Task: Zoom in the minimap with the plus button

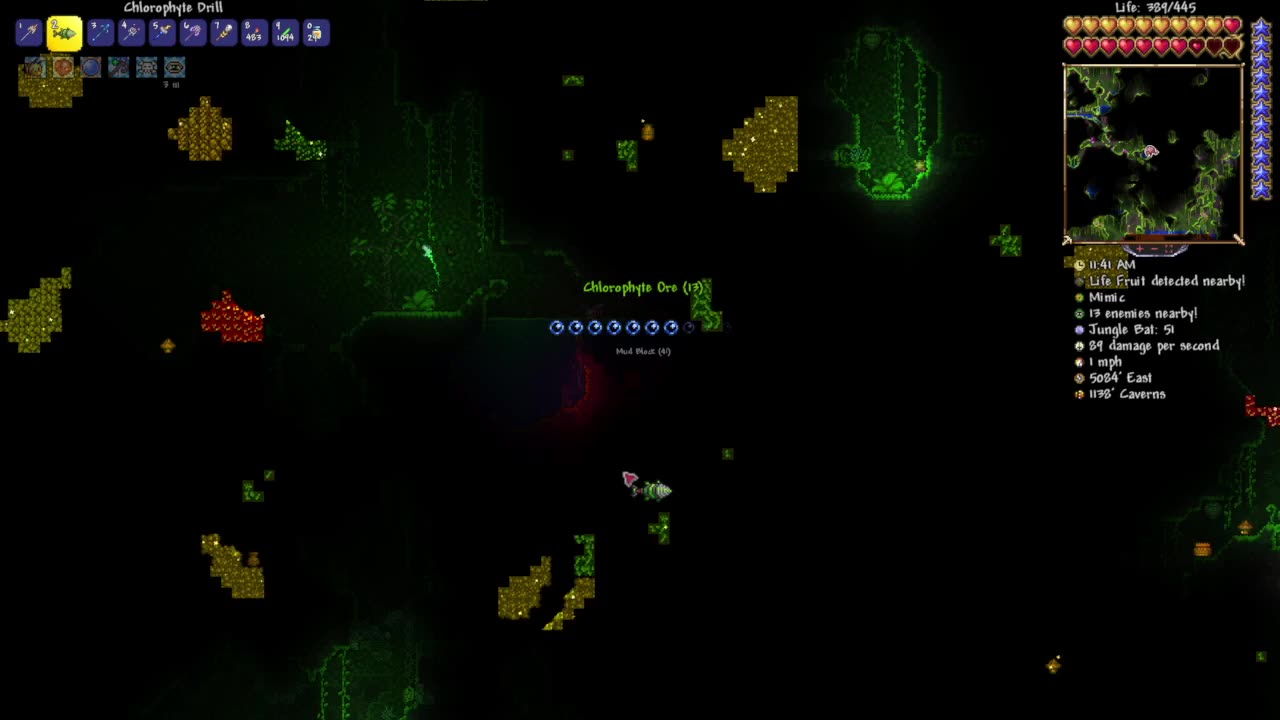Action: (x=1139, y=249)
